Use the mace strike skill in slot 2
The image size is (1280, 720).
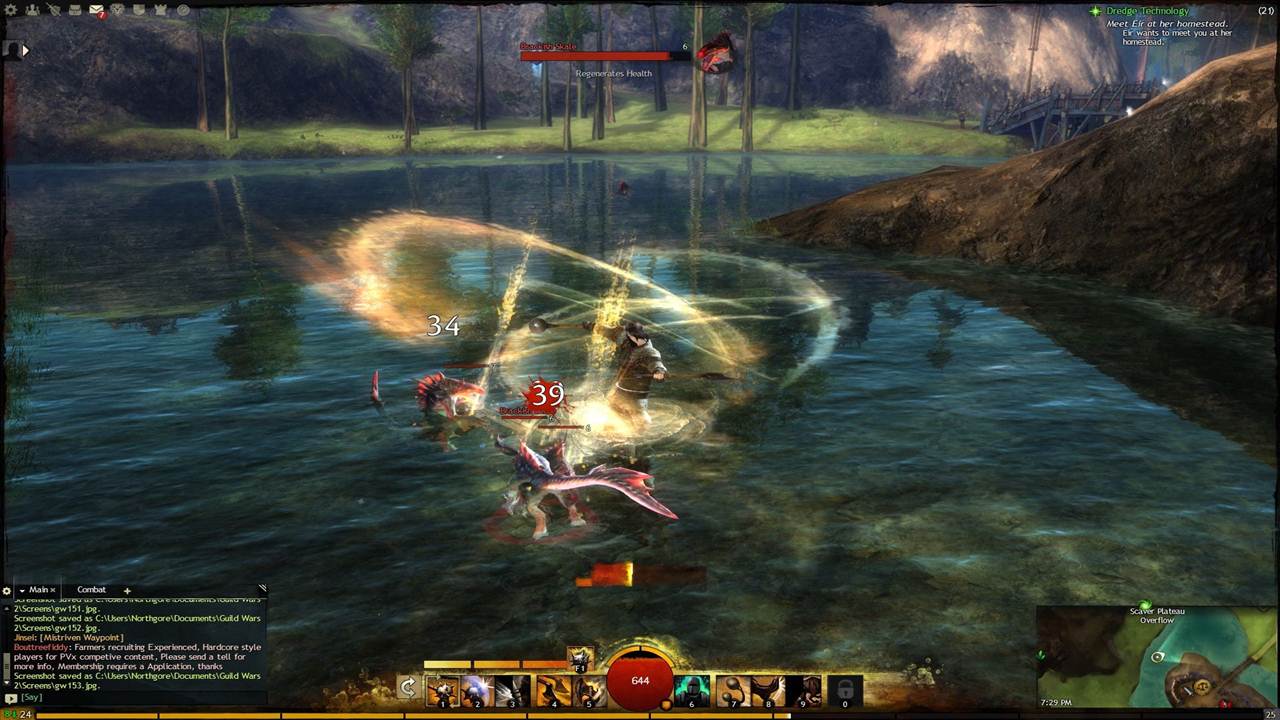(475, 689)
